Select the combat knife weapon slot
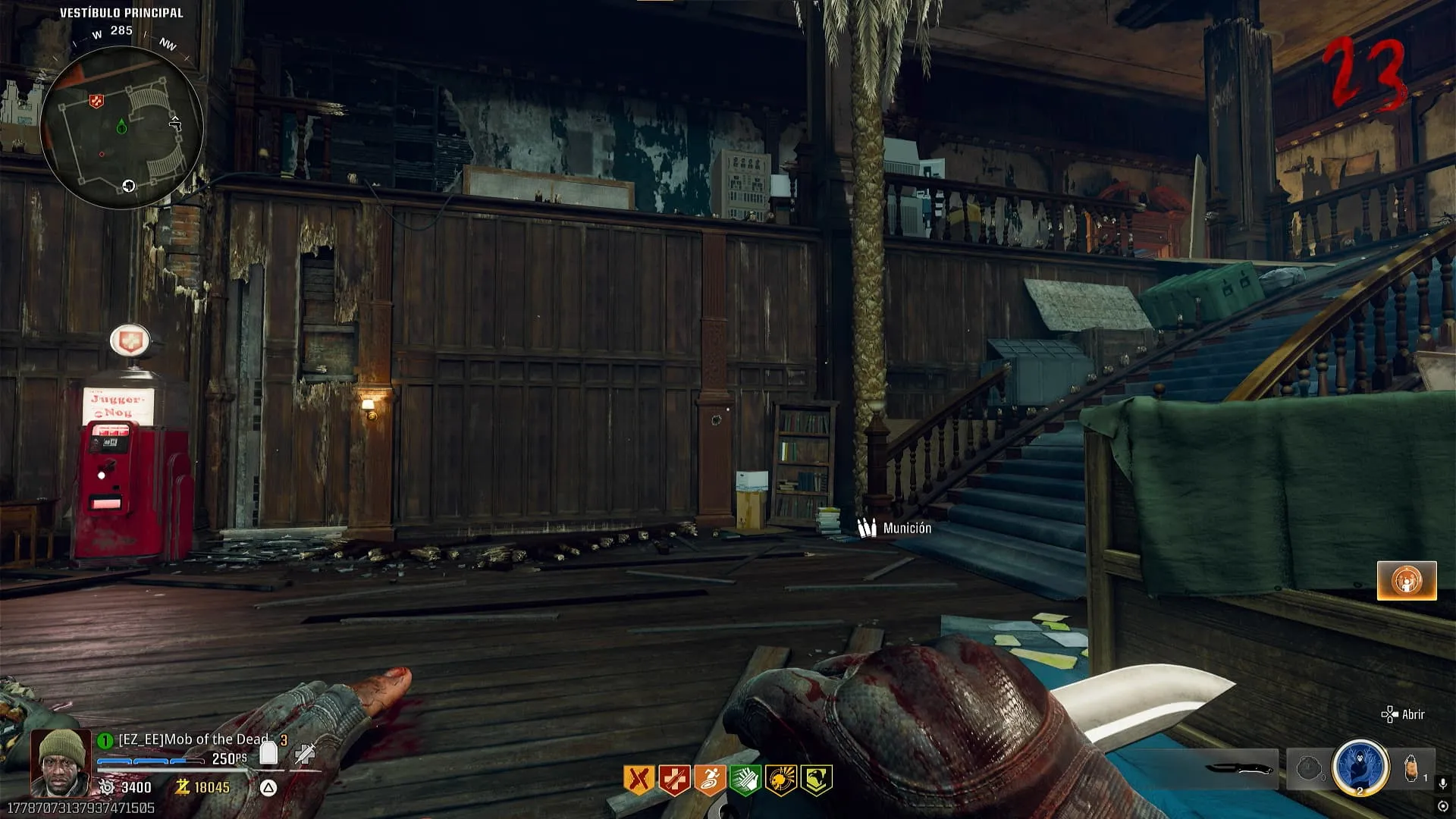 pos(1238,769)
